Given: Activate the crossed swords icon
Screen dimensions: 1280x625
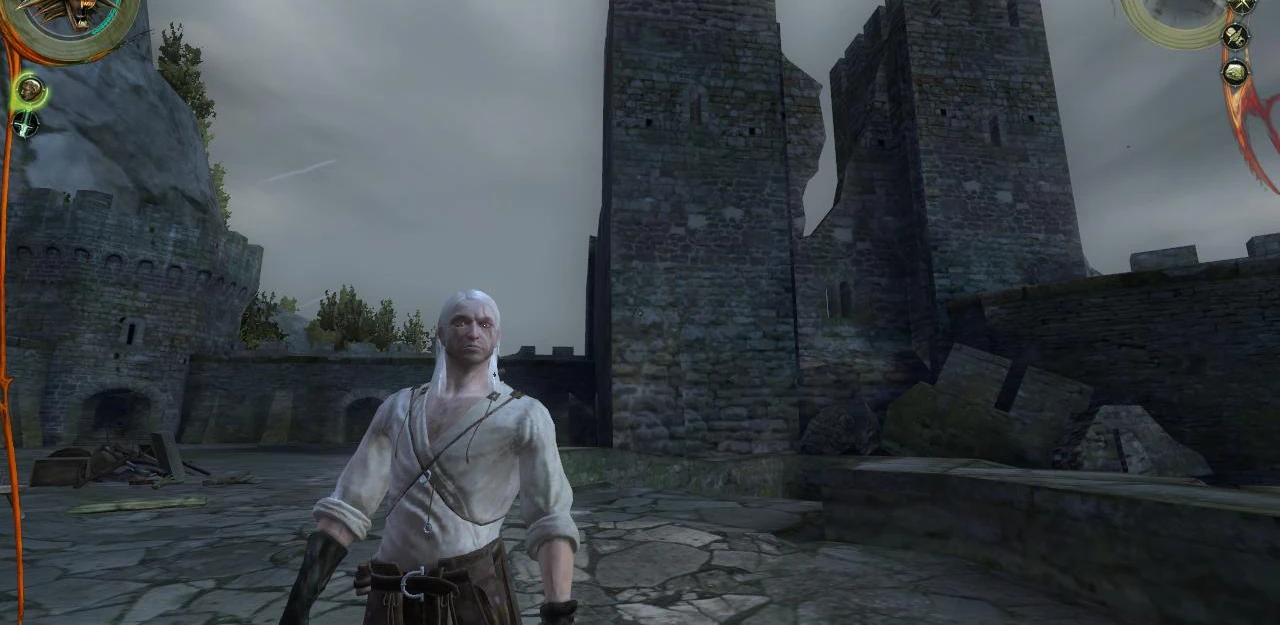Looking at the screenshot, I should tap(1242, 6).
